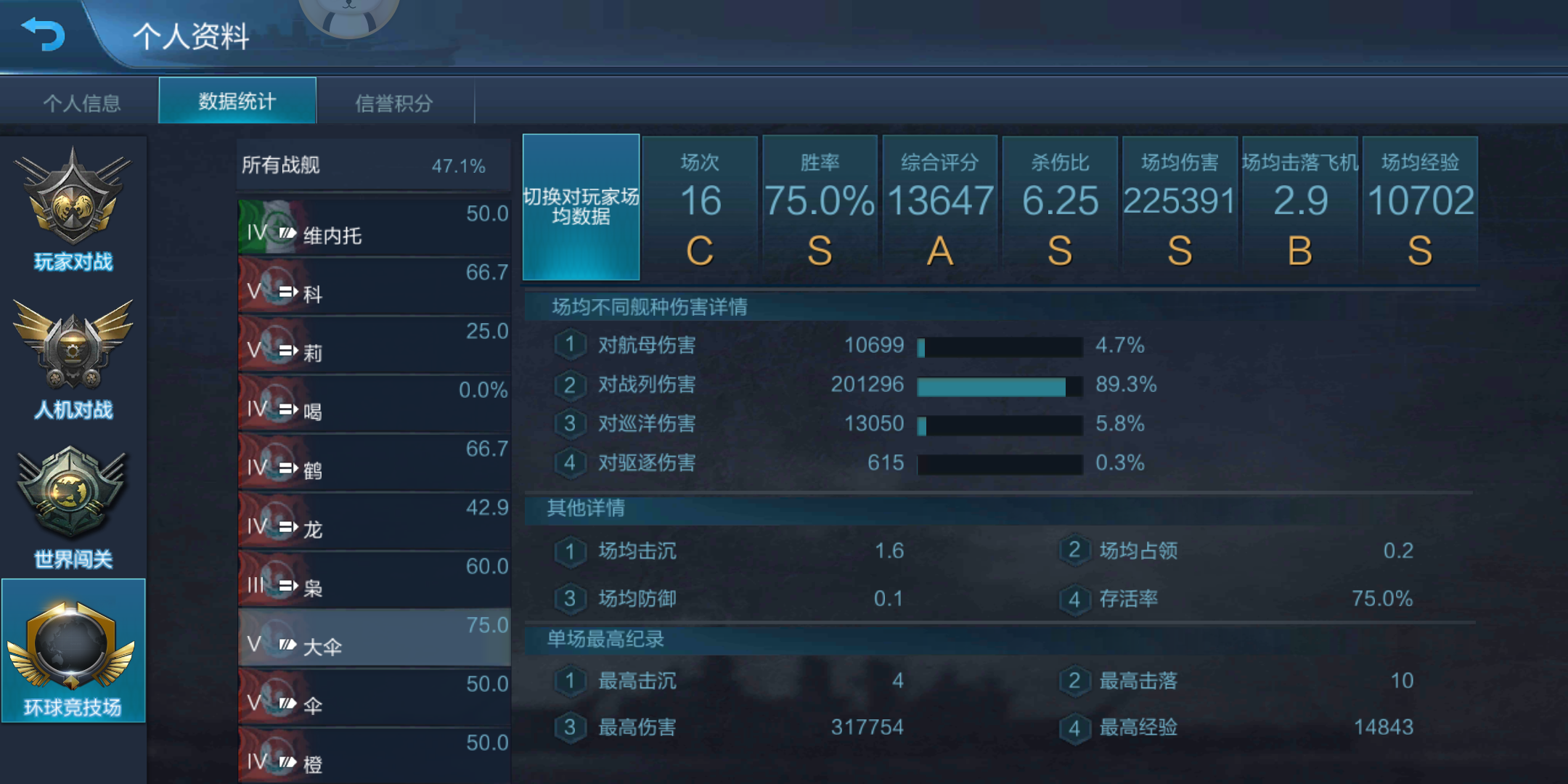Open the 信誉积分 tab
This screenshot has height=784, width=1568.
click(396, 102)
